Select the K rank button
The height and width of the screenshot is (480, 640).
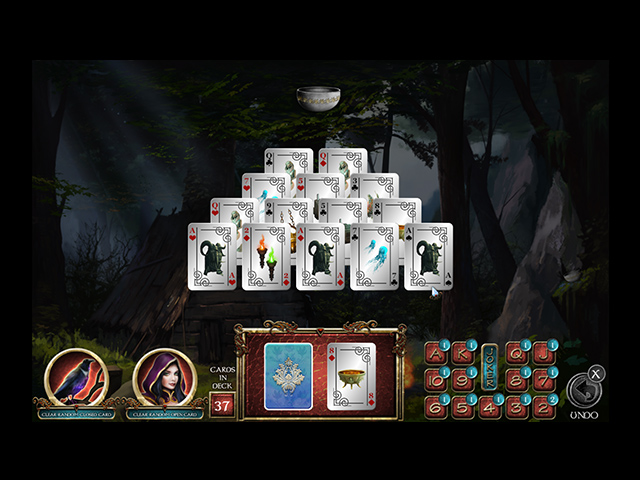pyautogui.click(x=463, y=353)
